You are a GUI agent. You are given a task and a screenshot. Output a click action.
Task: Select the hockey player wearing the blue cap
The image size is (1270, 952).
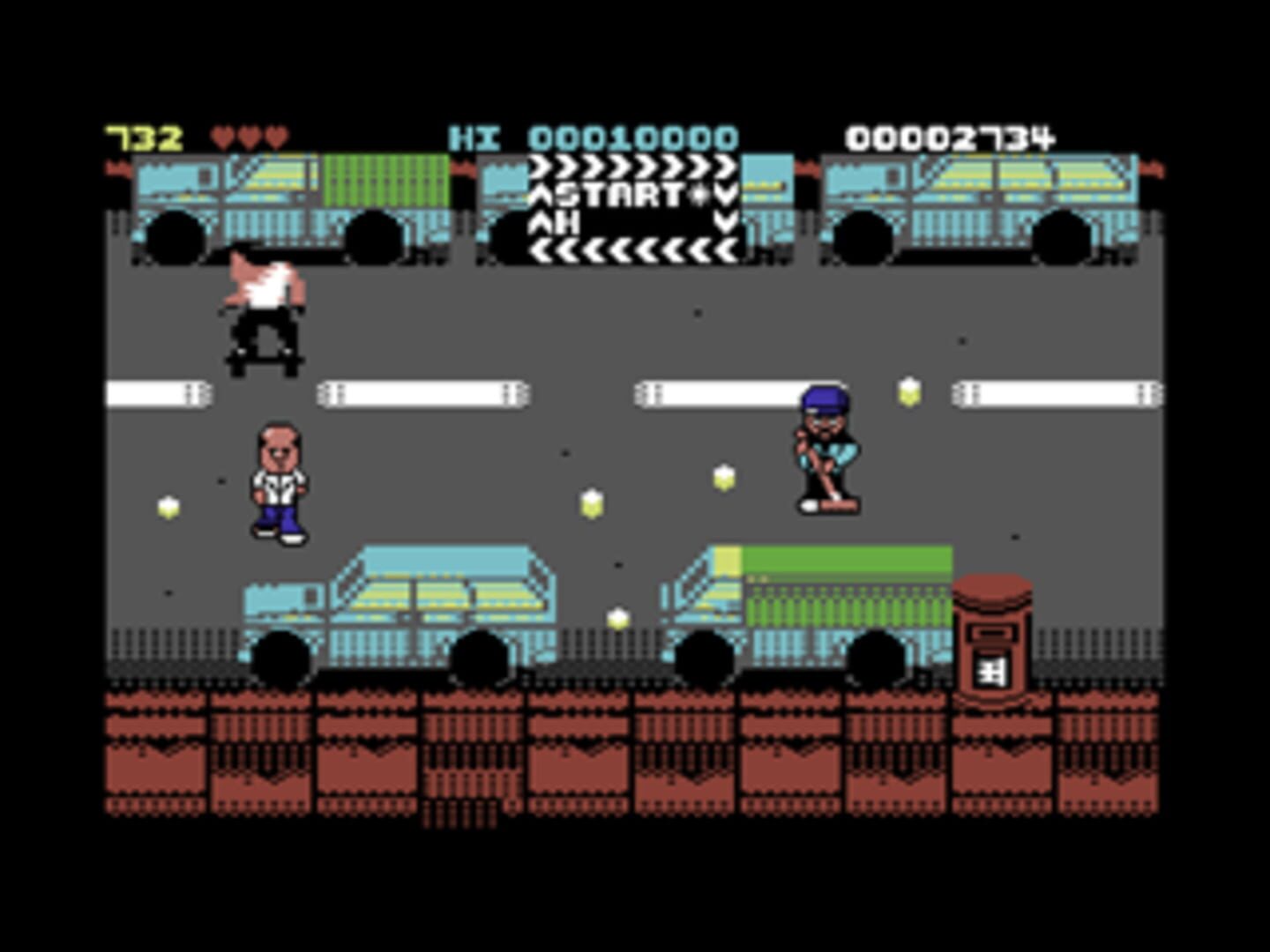coord(826,450)
